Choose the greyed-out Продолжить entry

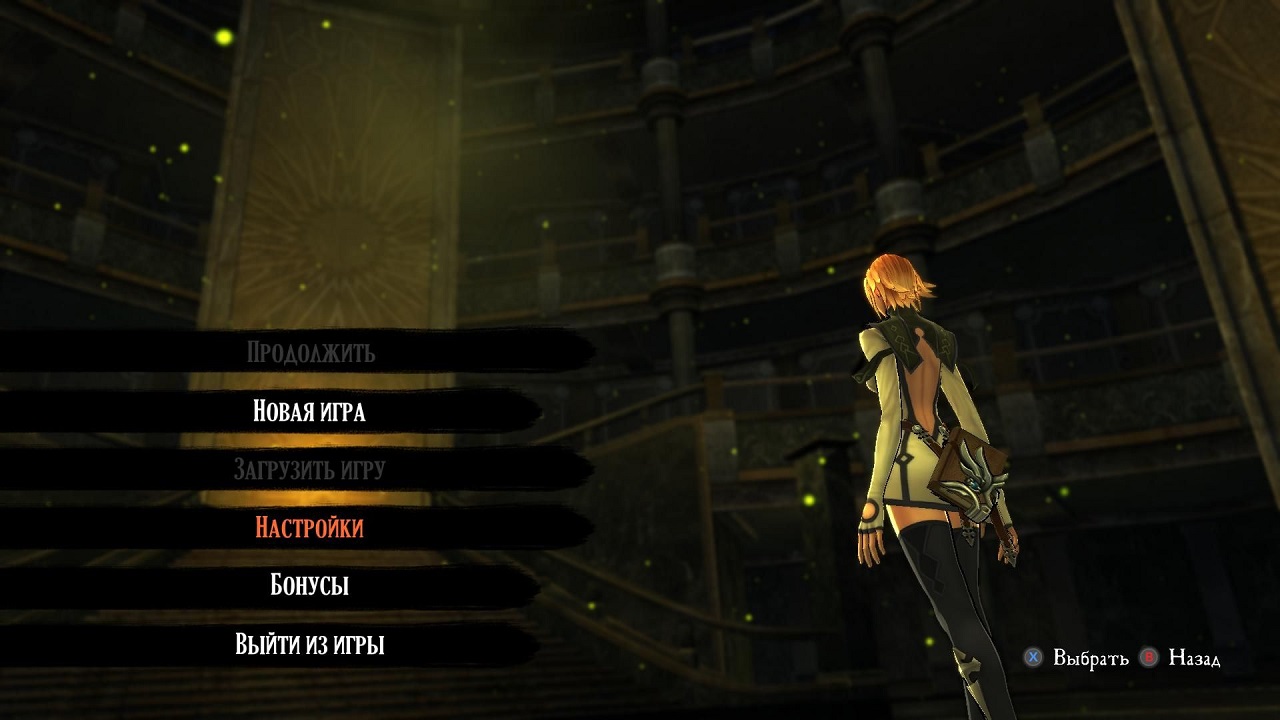pos(310,352)
